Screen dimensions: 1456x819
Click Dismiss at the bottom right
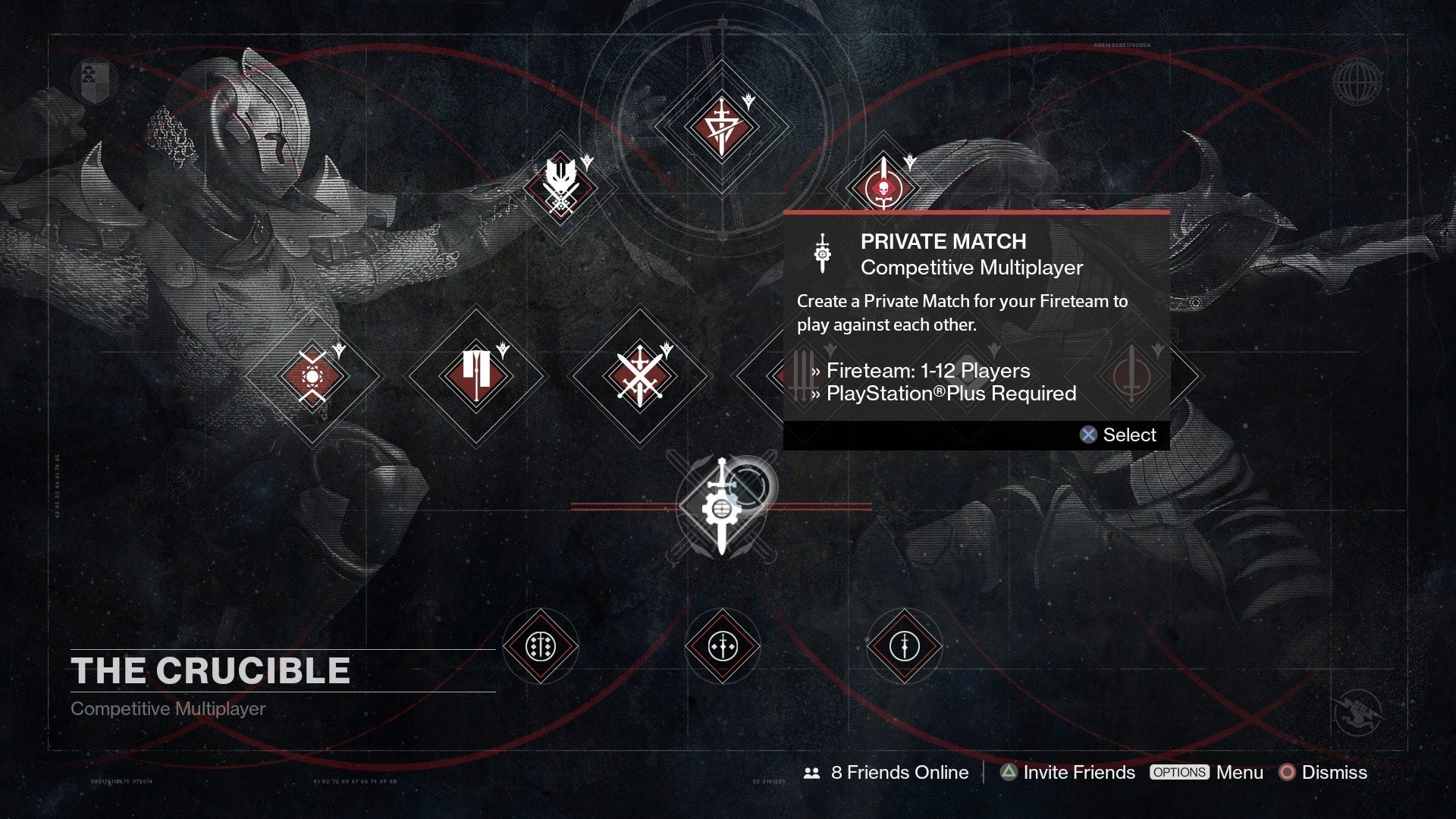click(1334, 772)
